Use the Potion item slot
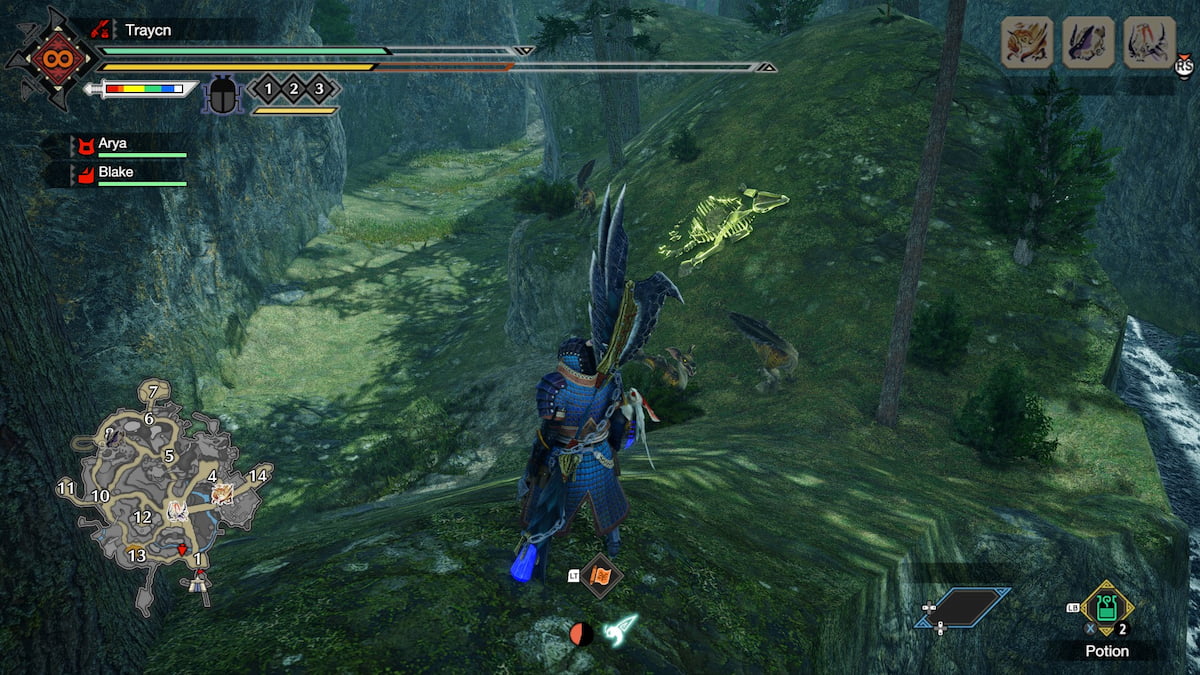The image size is (1200, 675). tap(1107, 608)
